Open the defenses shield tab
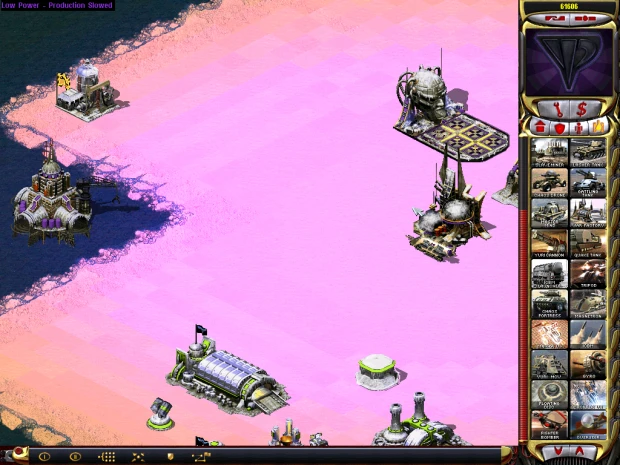The height and width of the screenshot is (465, 620). (x=559, y=127)
